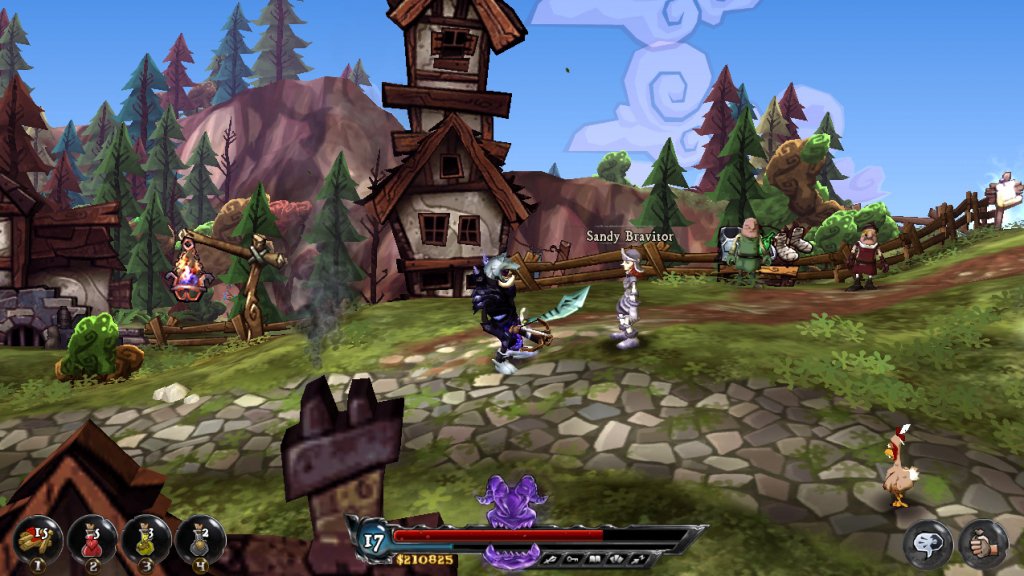Select the cards icon on the menu bar
The width and height of the screenshot is (1024, 576).
614,559
